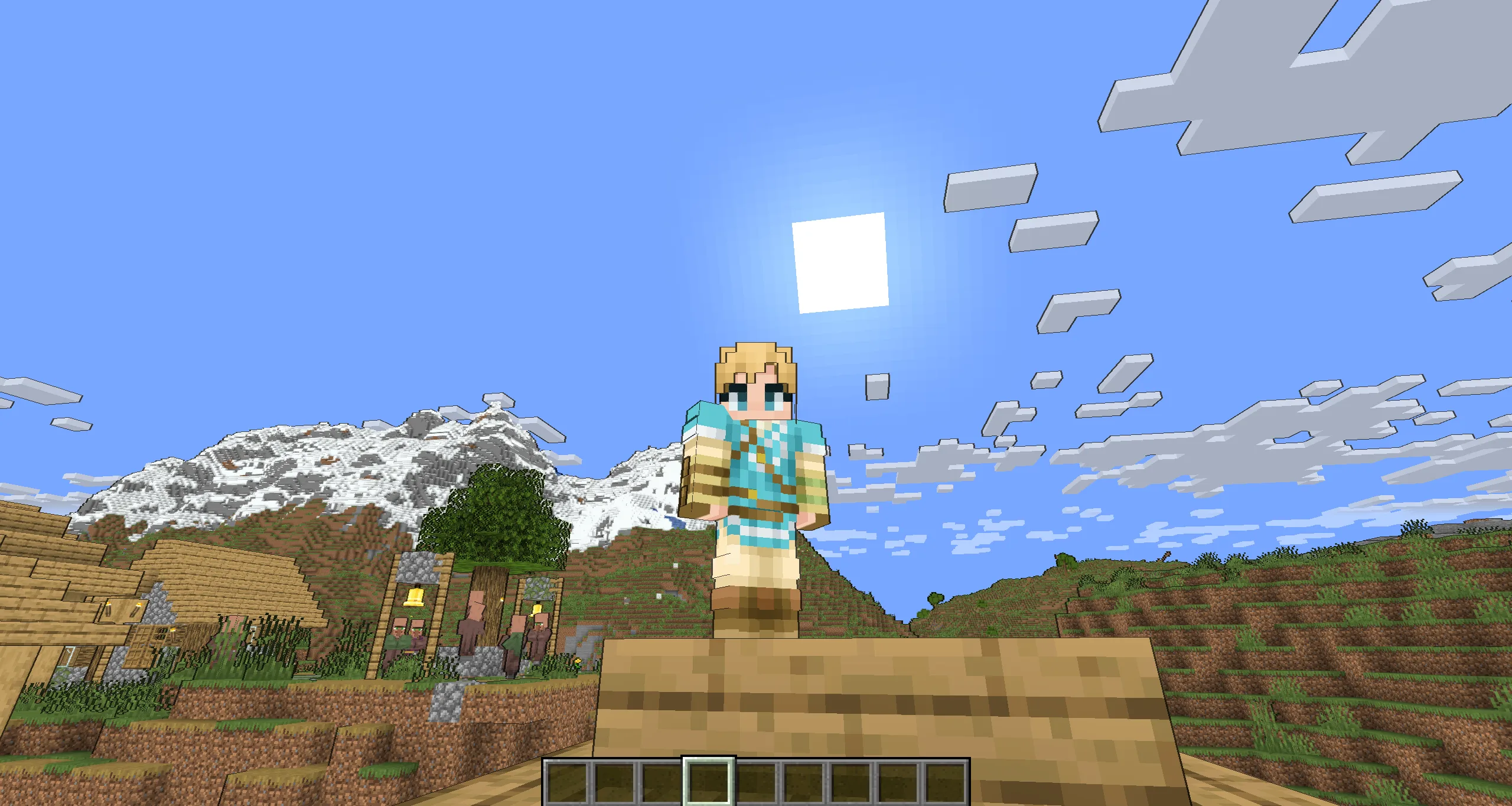Select the sixth hotbar slot
Viewport: 1512px width, 806px height.
click(805, 783)
